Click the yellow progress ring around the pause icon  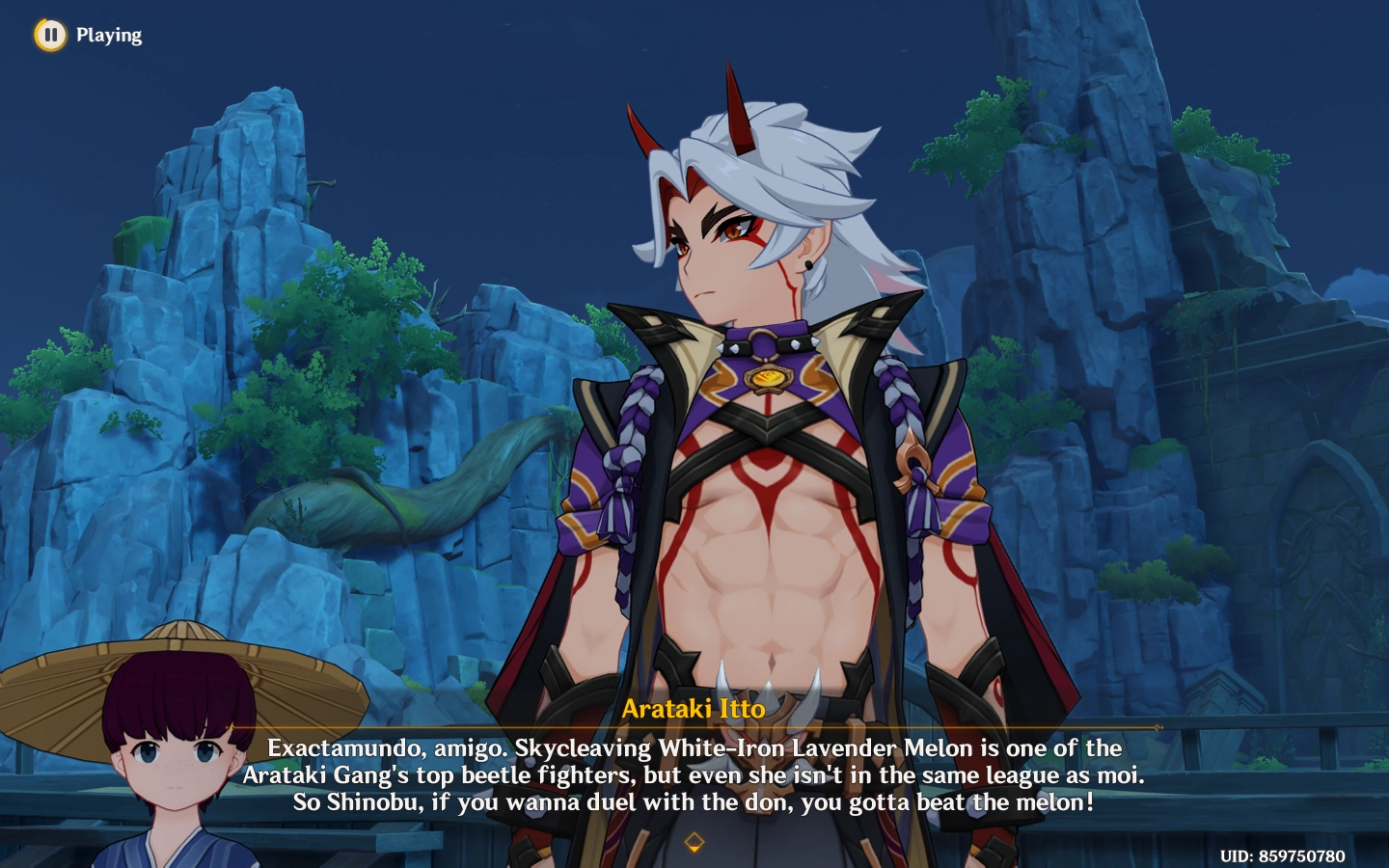pos(48,35)
